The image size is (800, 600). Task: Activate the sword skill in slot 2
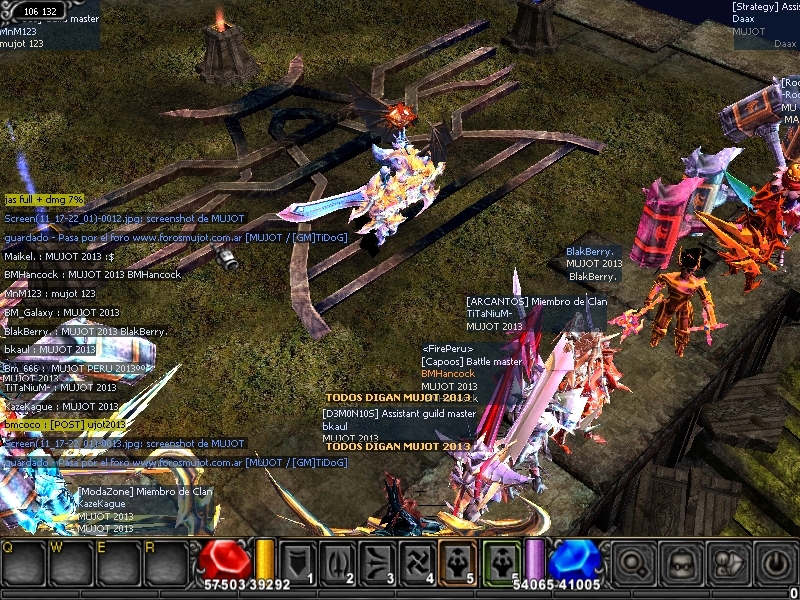[339, 562]
